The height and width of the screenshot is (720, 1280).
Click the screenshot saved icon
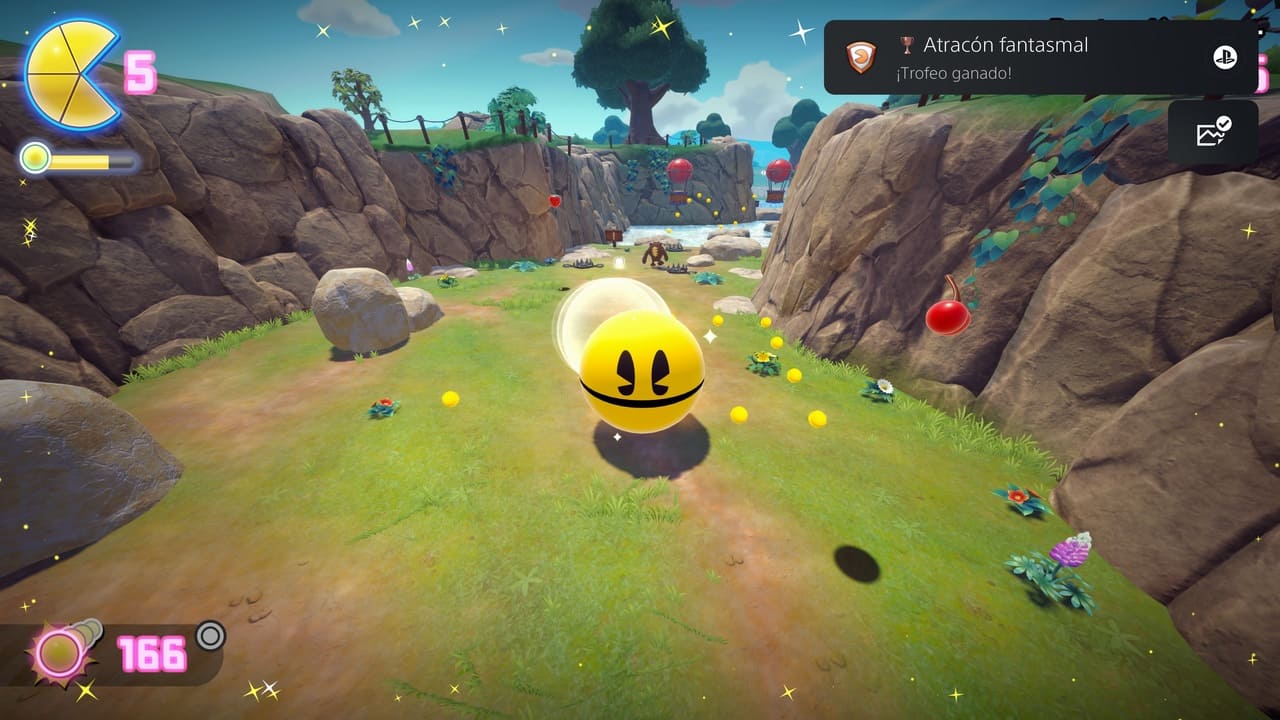pyautogui.click(x=1213, y=132)
